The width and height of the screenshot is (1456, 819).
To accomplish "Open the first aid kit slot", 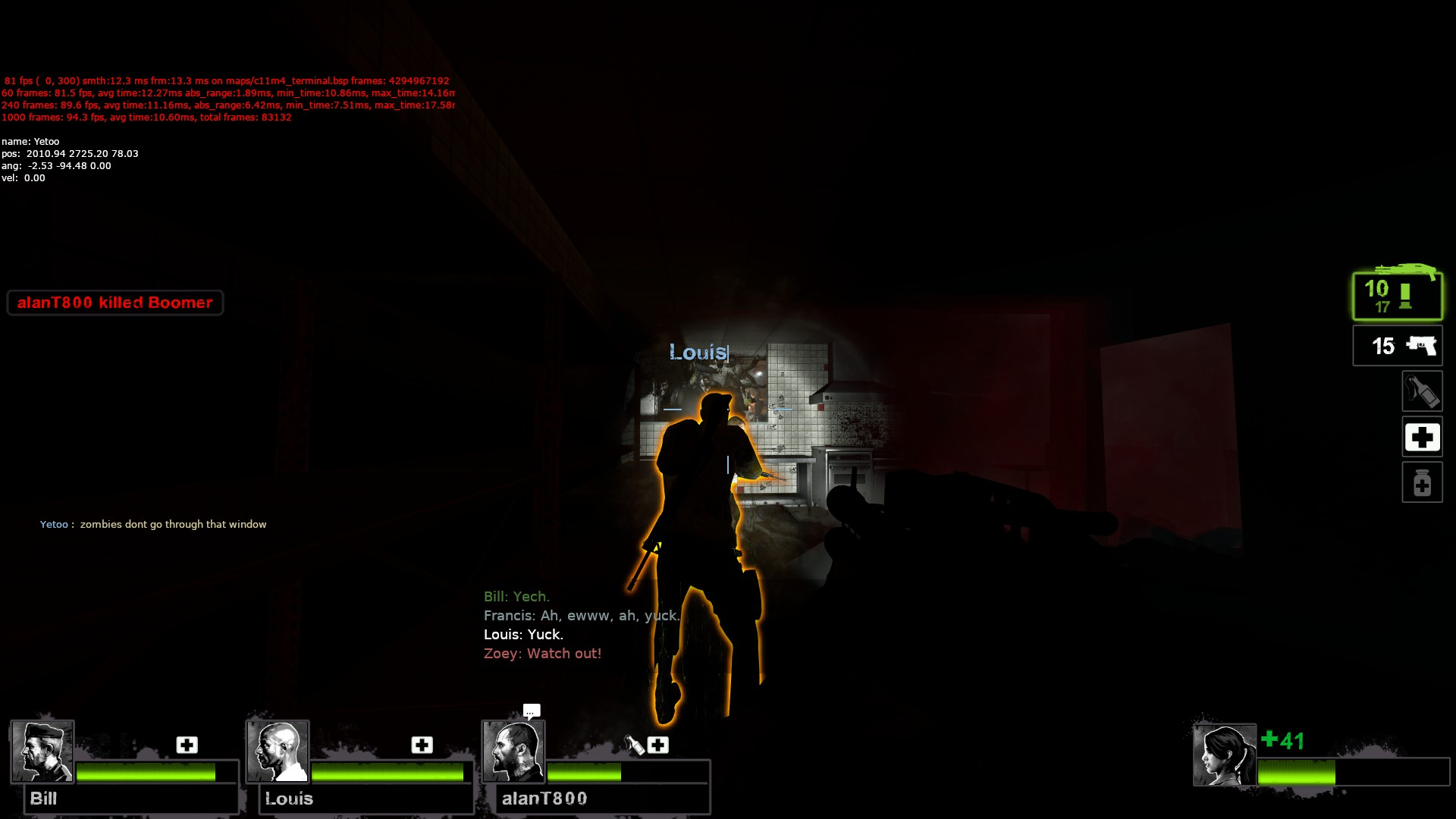I will tap(1423, 437).
